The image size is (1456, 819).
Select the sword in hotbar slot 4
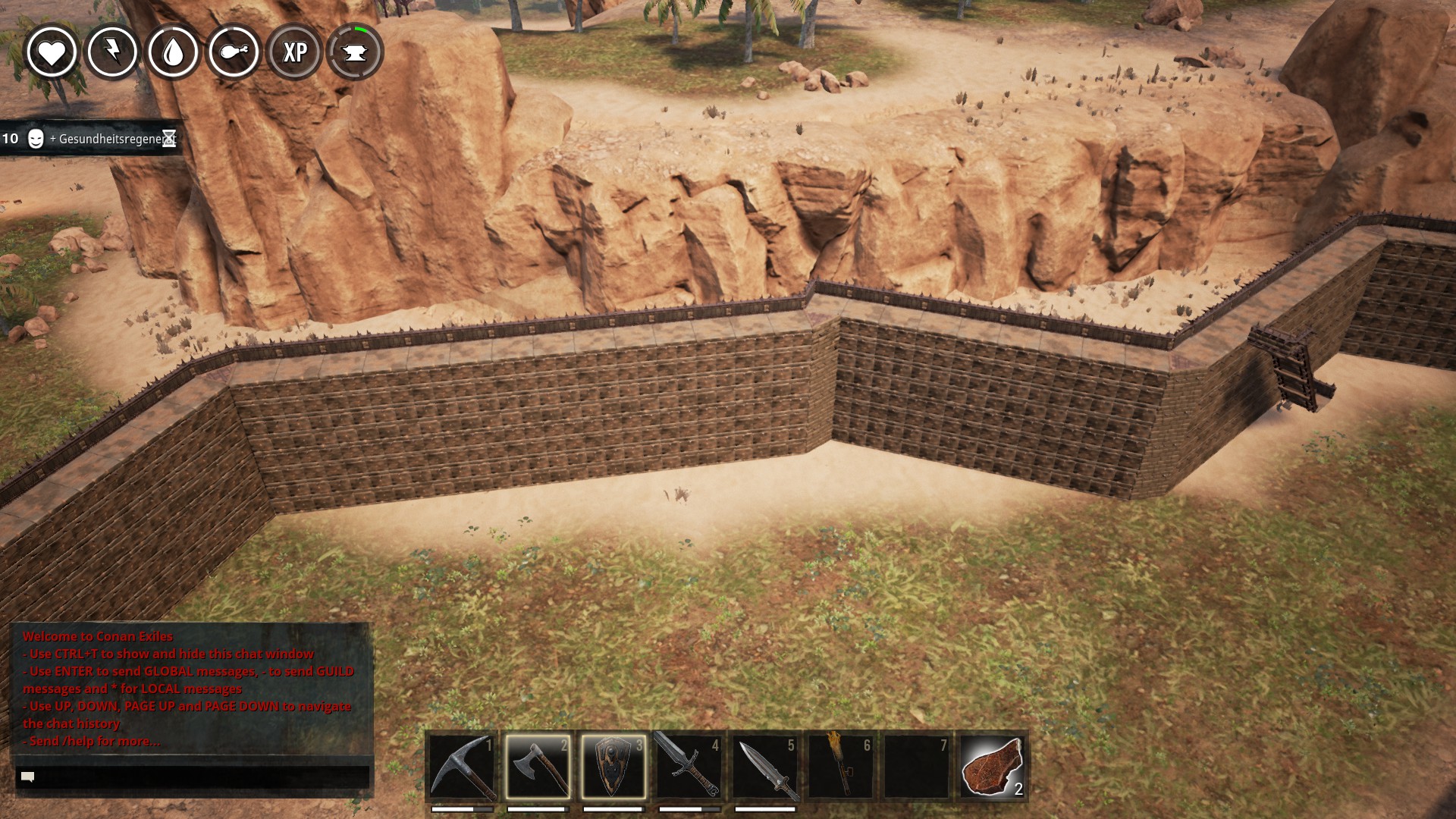pos(689,767)
